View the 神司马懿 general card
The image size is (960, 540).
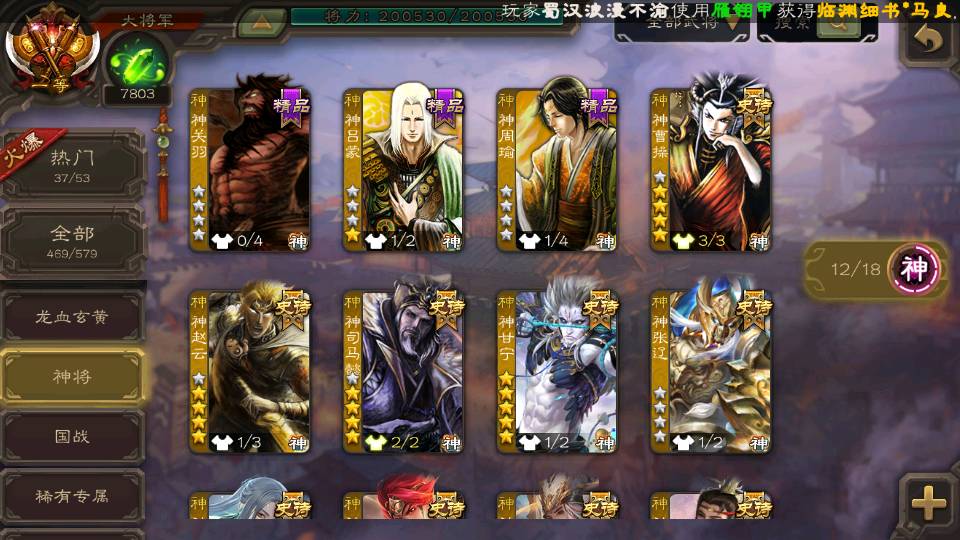(404, 372)
